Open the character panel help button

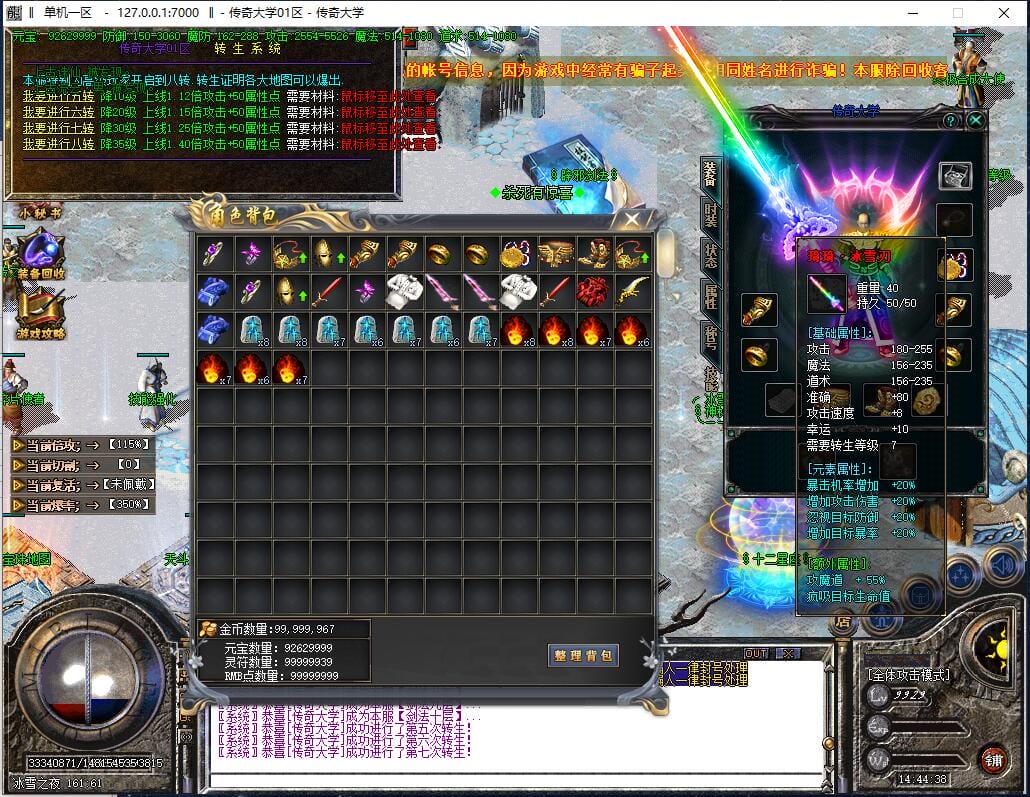pyautogui.click(x=950, y=121)
